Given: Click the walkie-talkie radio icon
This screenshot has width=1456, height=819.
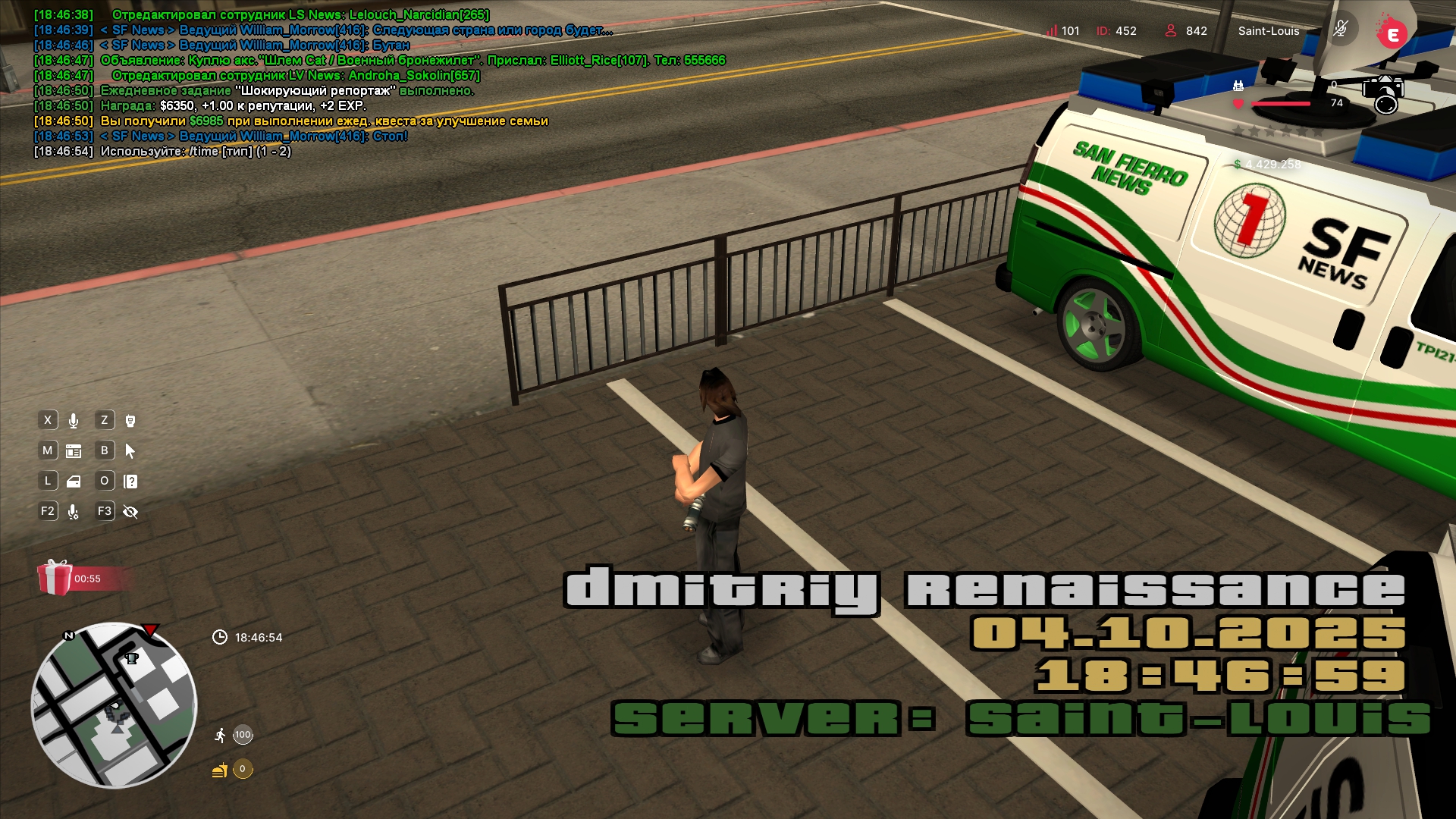Looking at the screenshot, I should coord(130,421).
